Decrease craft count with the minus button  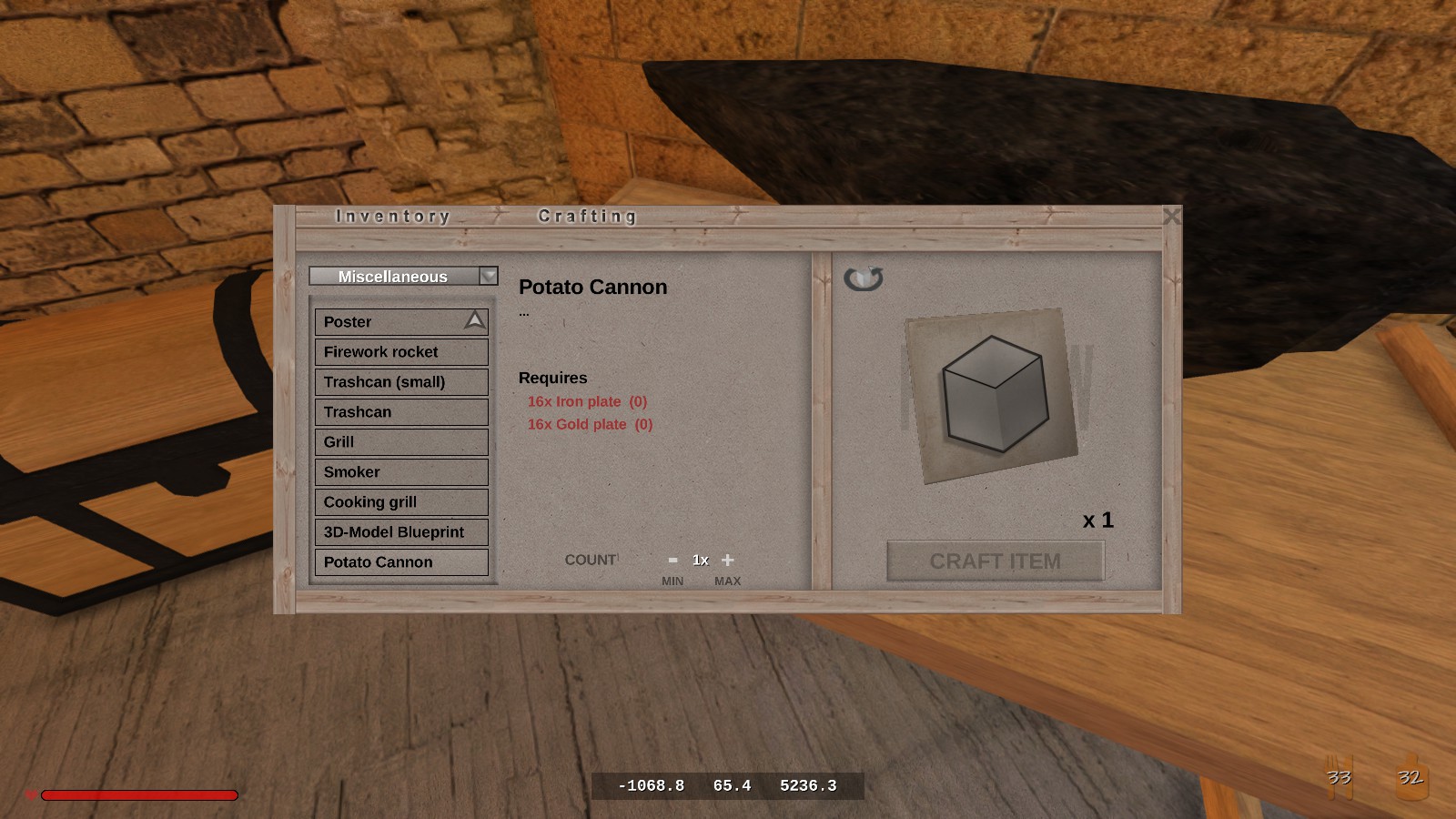tap(672, 561)
